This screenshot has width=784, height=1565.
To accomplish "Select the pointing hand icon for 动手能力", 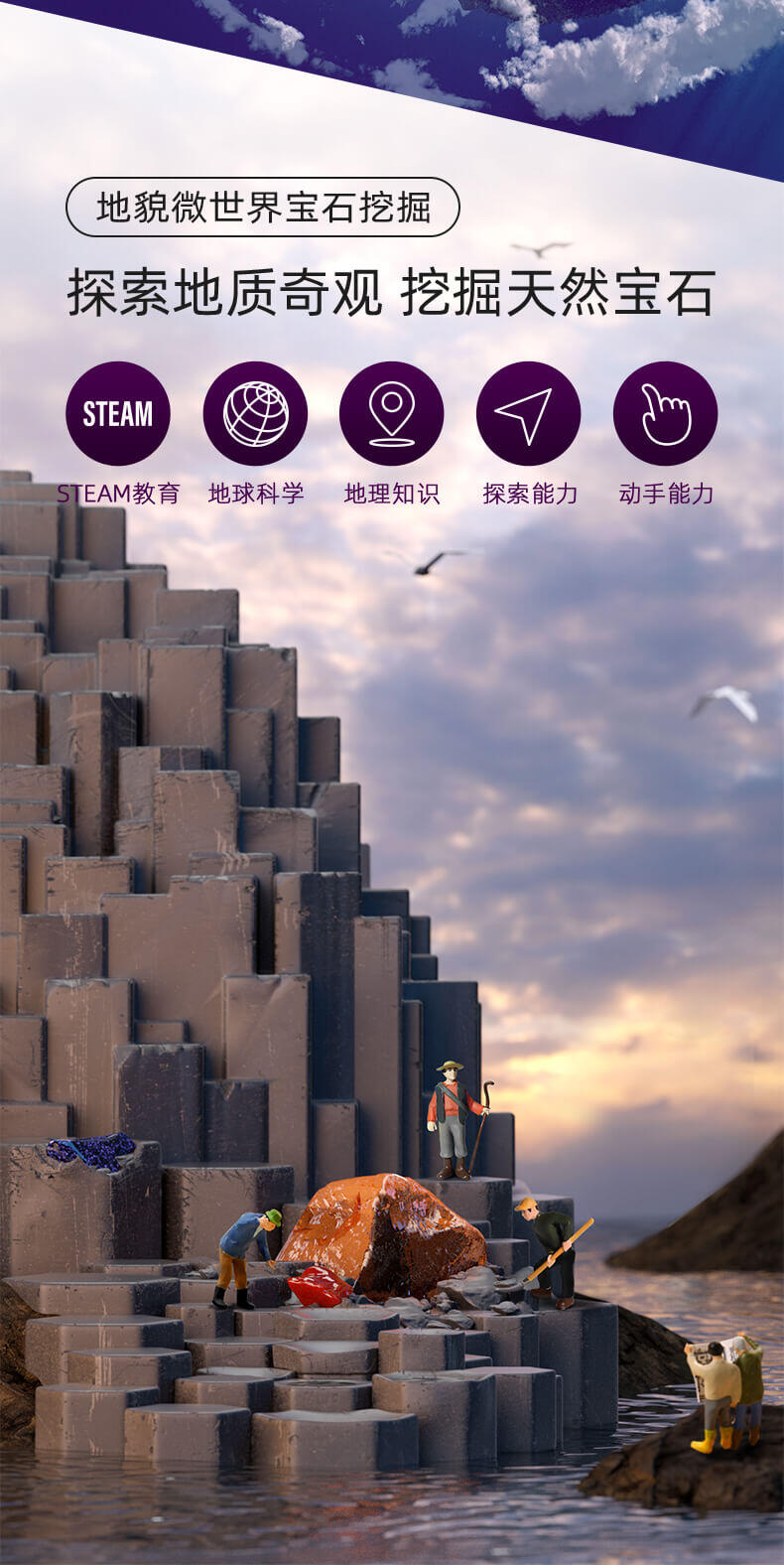I will 665,413.
